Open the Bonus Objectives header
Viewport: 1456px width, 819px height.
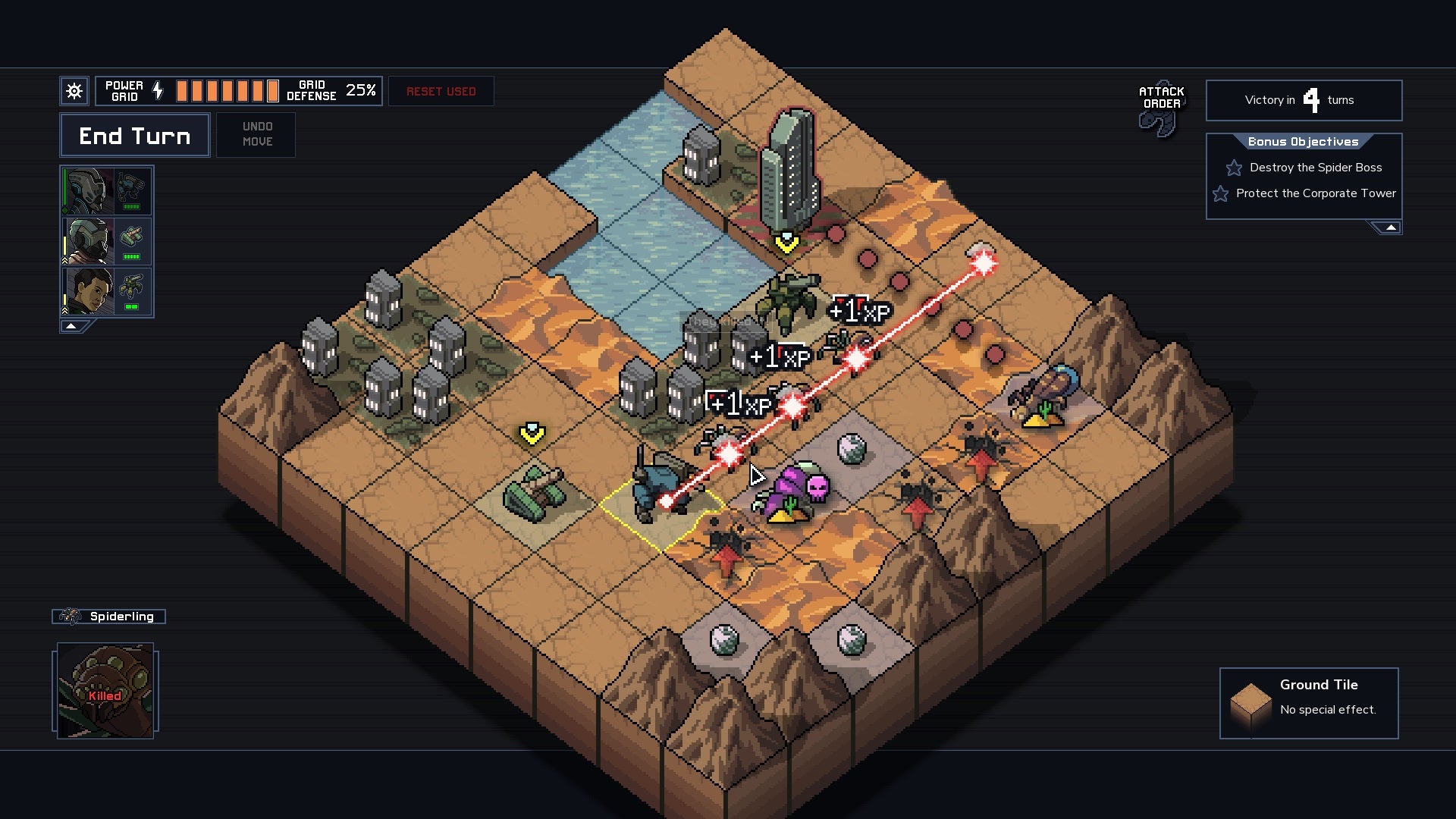tap(1303, 141)
